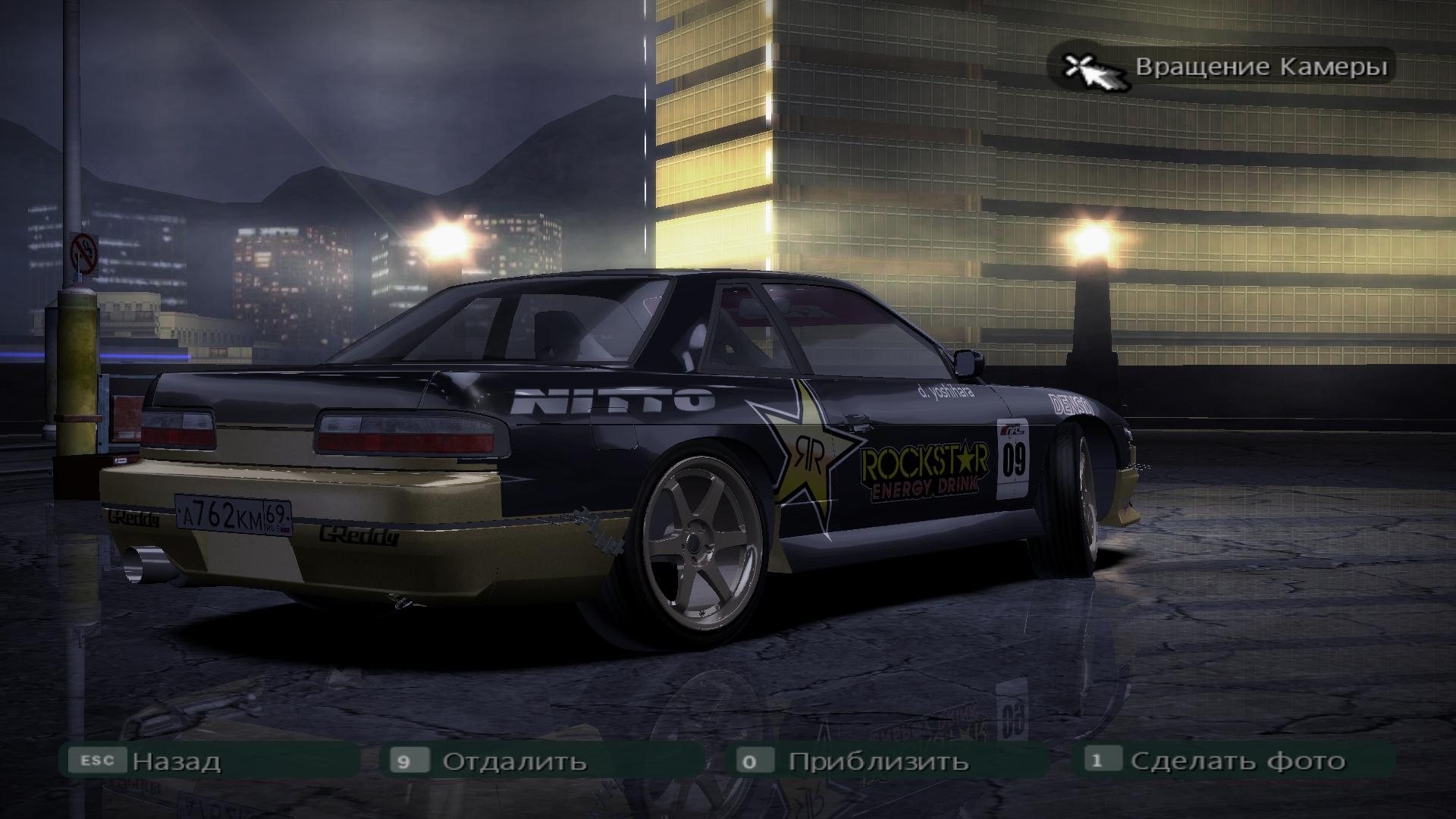Zoom in using Приблизить

pyautogui.click(x=877, y=761)
